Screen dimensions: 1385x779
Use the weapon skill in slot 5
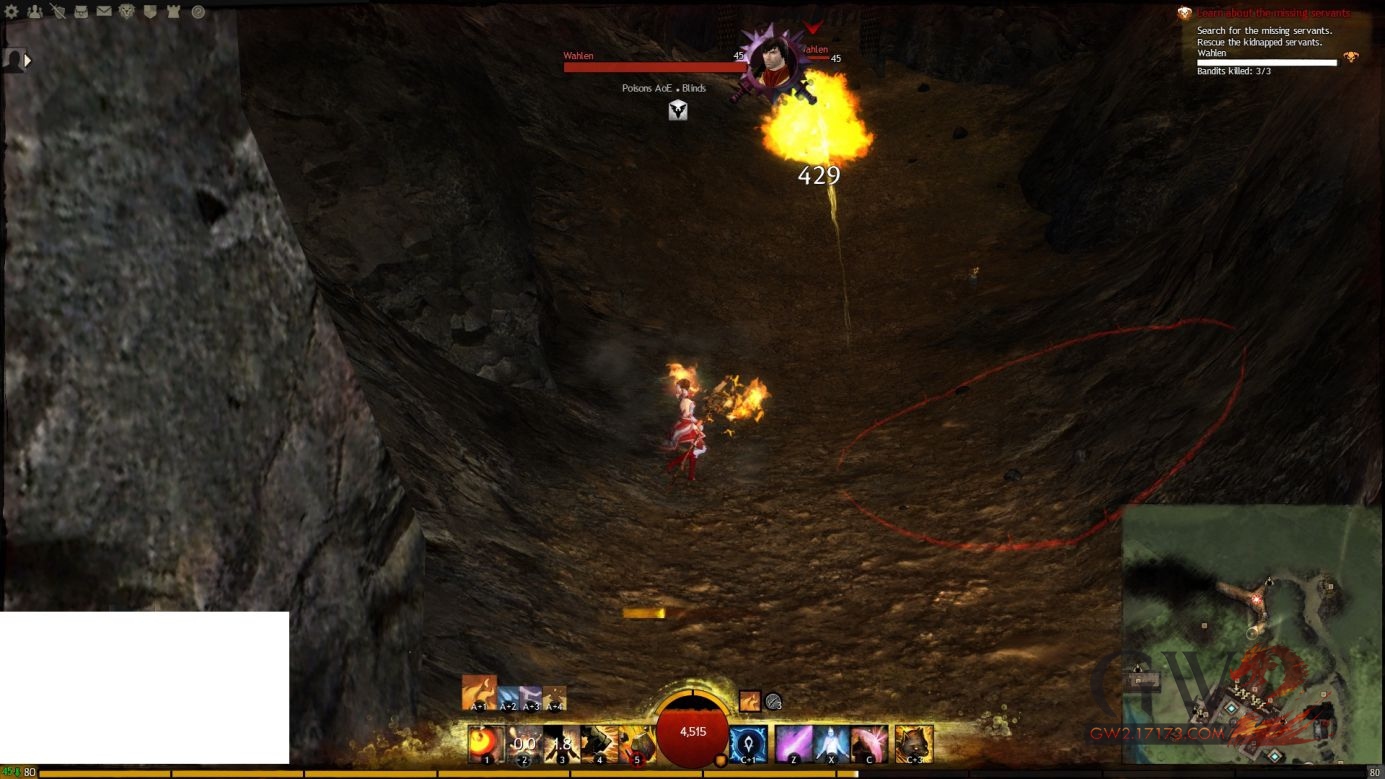(x=636, y=744)
